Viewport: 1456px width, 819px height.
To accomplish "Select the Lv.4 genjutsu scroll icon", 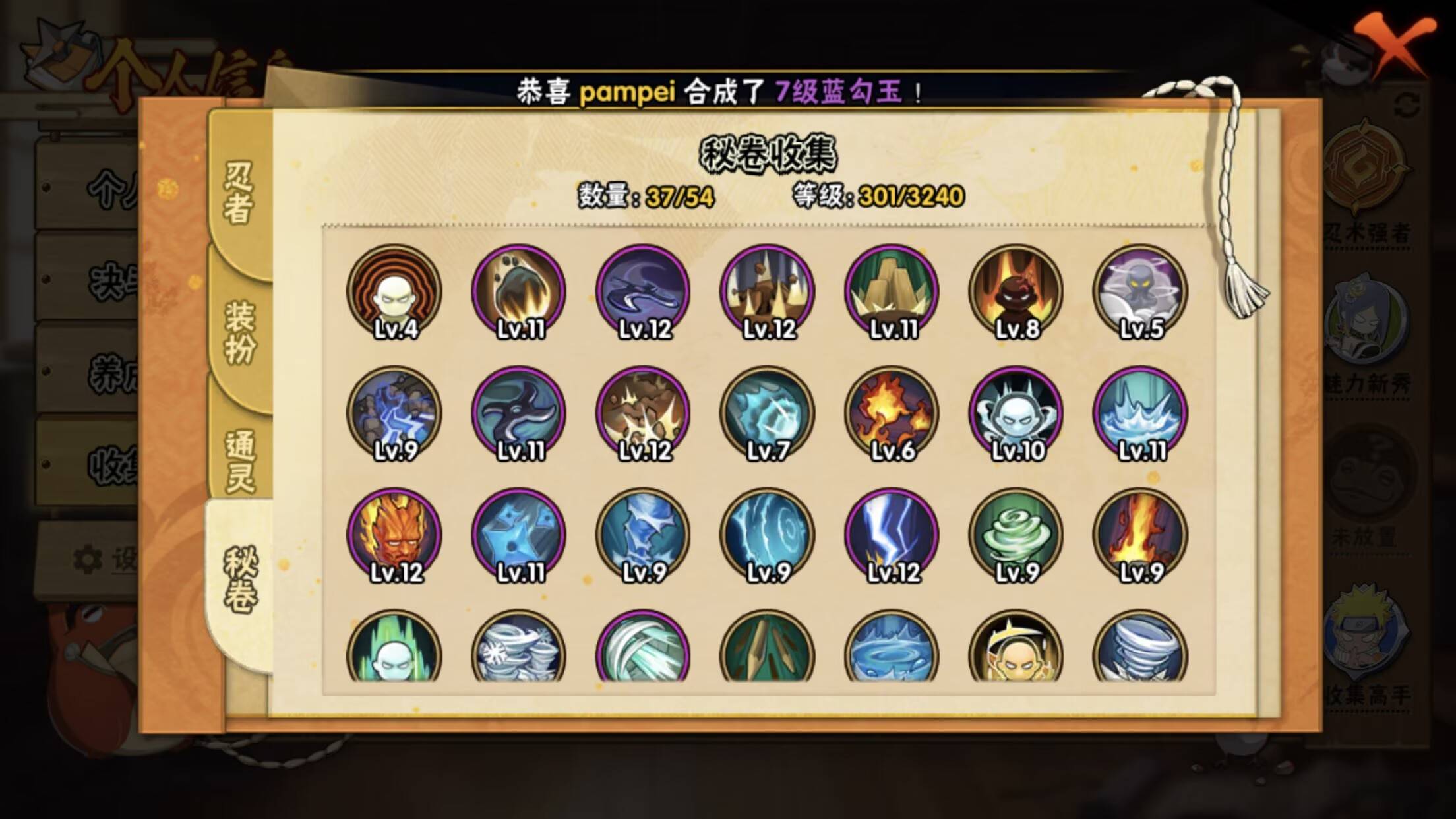I will (392, 293).
